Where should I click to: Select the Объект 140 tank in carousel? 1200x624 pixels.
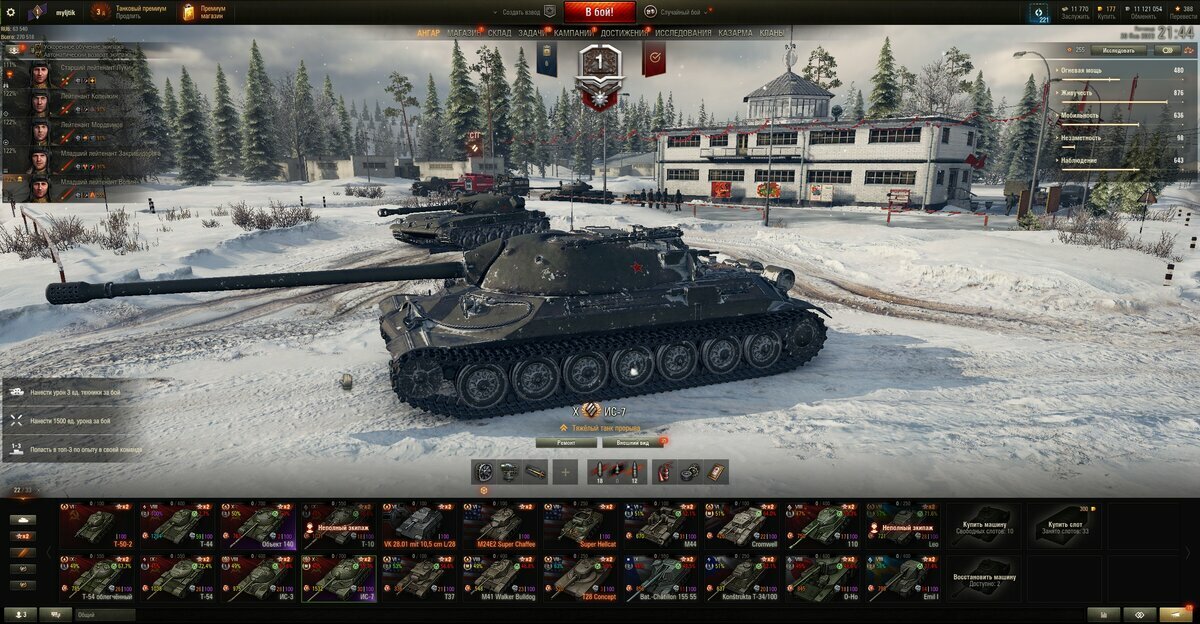coord(258,526)
